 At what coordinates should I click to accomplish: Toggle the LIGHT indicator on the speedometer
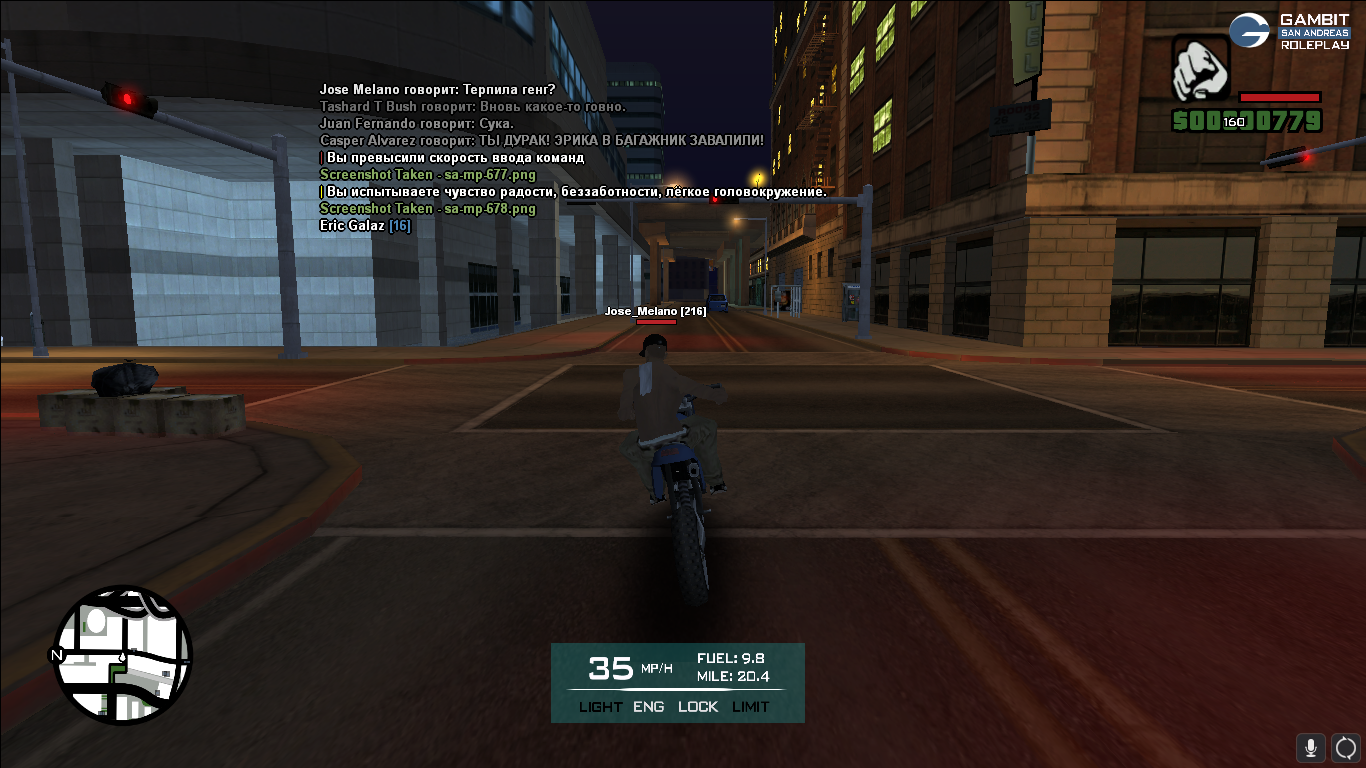(x=600, y=707)
